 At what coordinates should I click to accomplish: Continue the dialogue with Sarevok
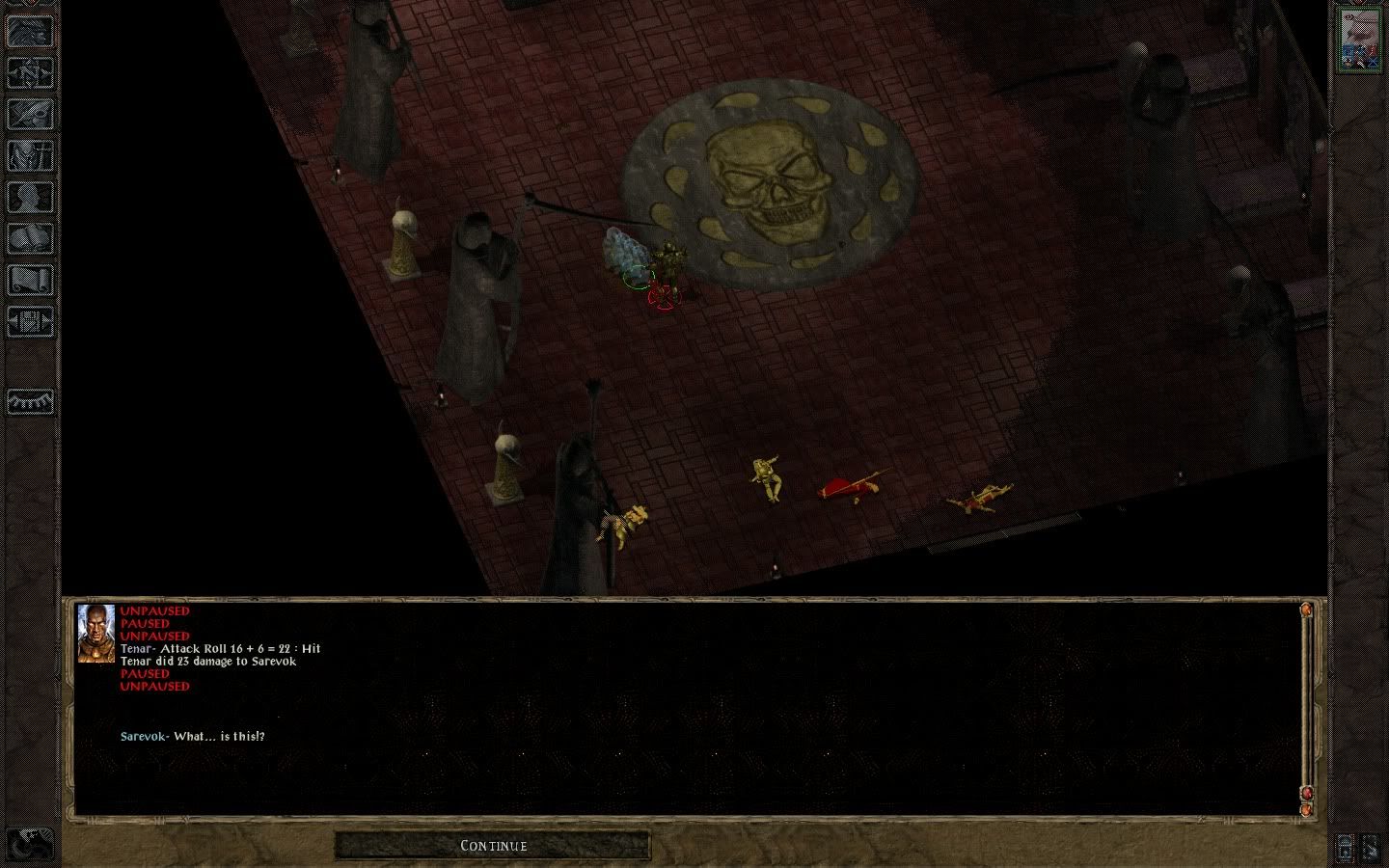point(493,846)
